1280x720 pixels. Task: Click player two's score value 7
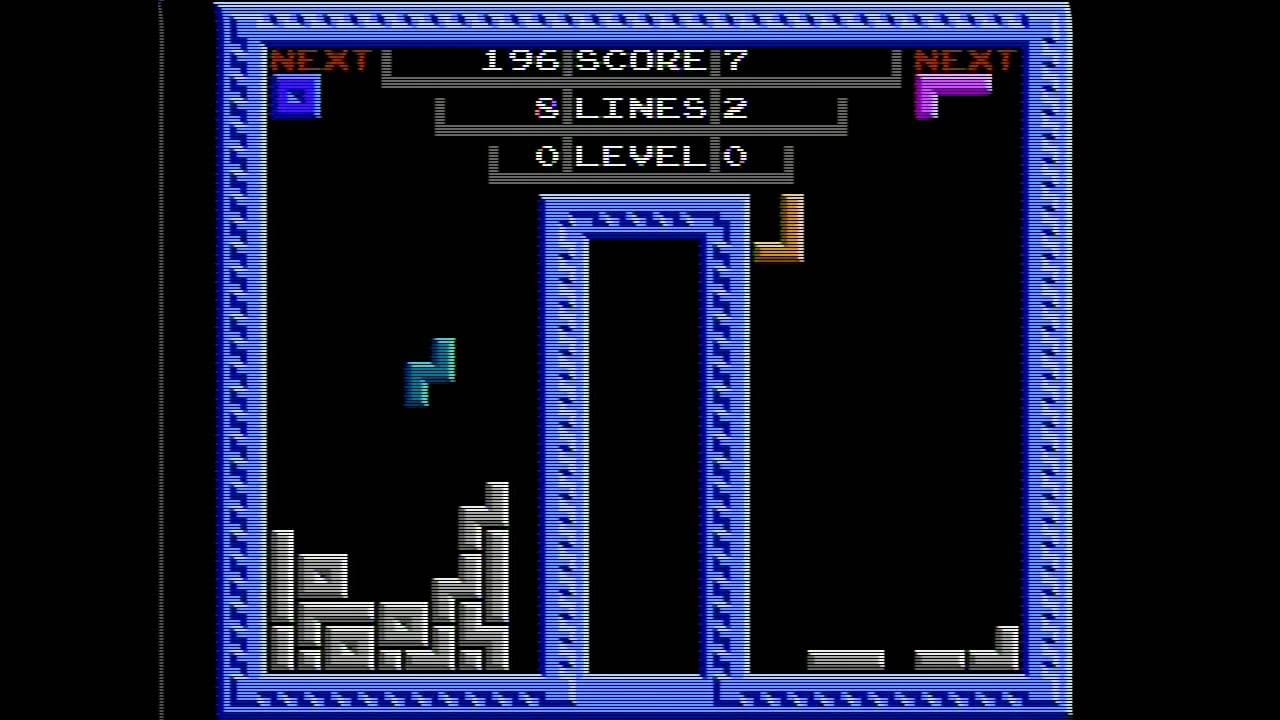[736, 59]
